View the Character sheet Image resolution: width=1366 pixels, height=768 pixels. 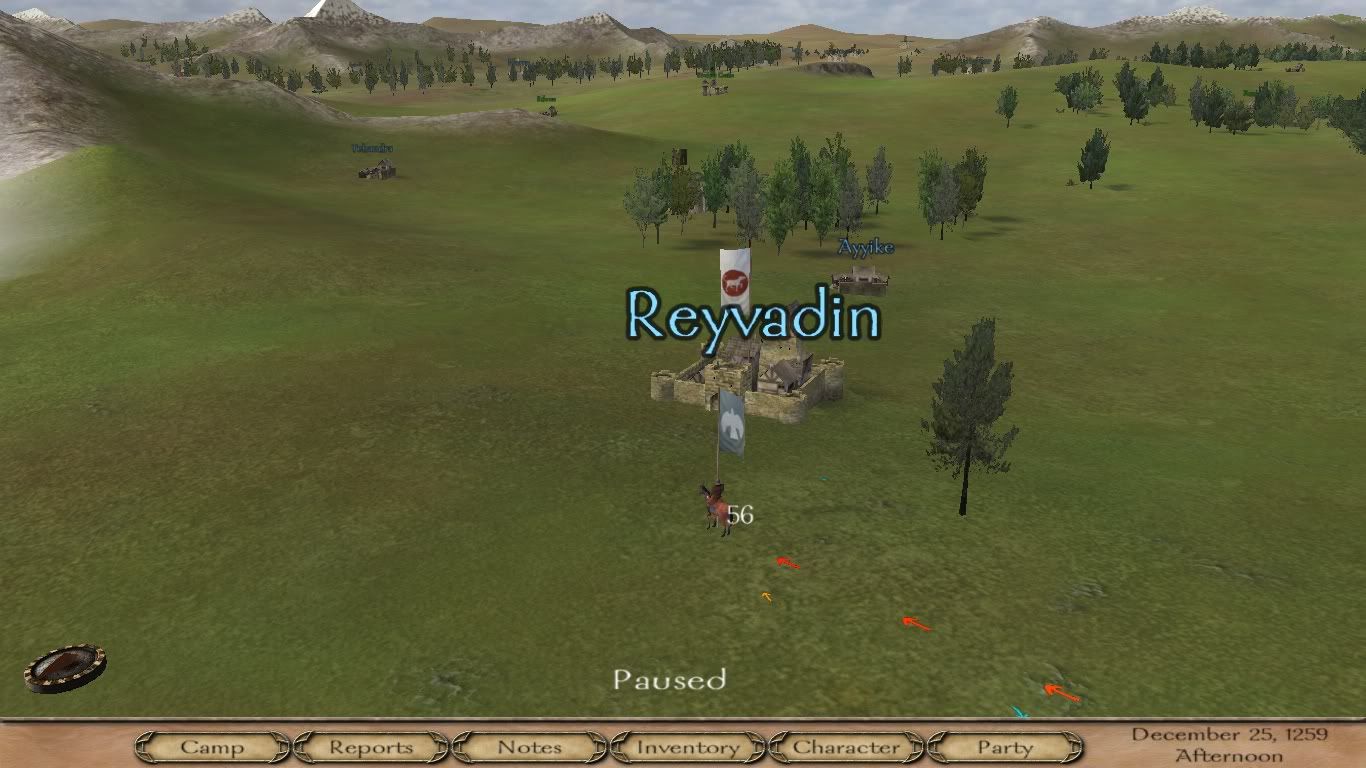pyautogui.click(x=846, y=747)
